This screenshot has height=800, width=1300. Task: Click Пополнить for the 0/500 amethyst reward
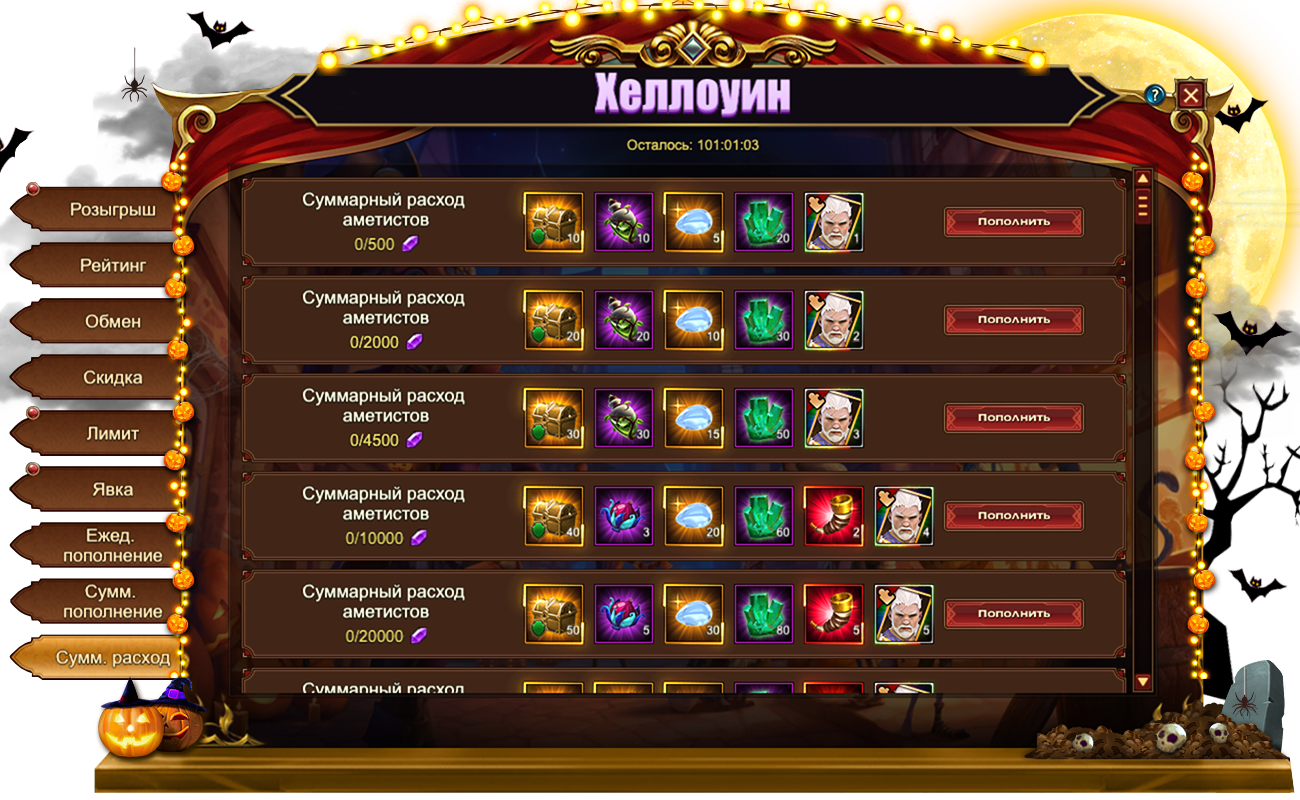1013,222
